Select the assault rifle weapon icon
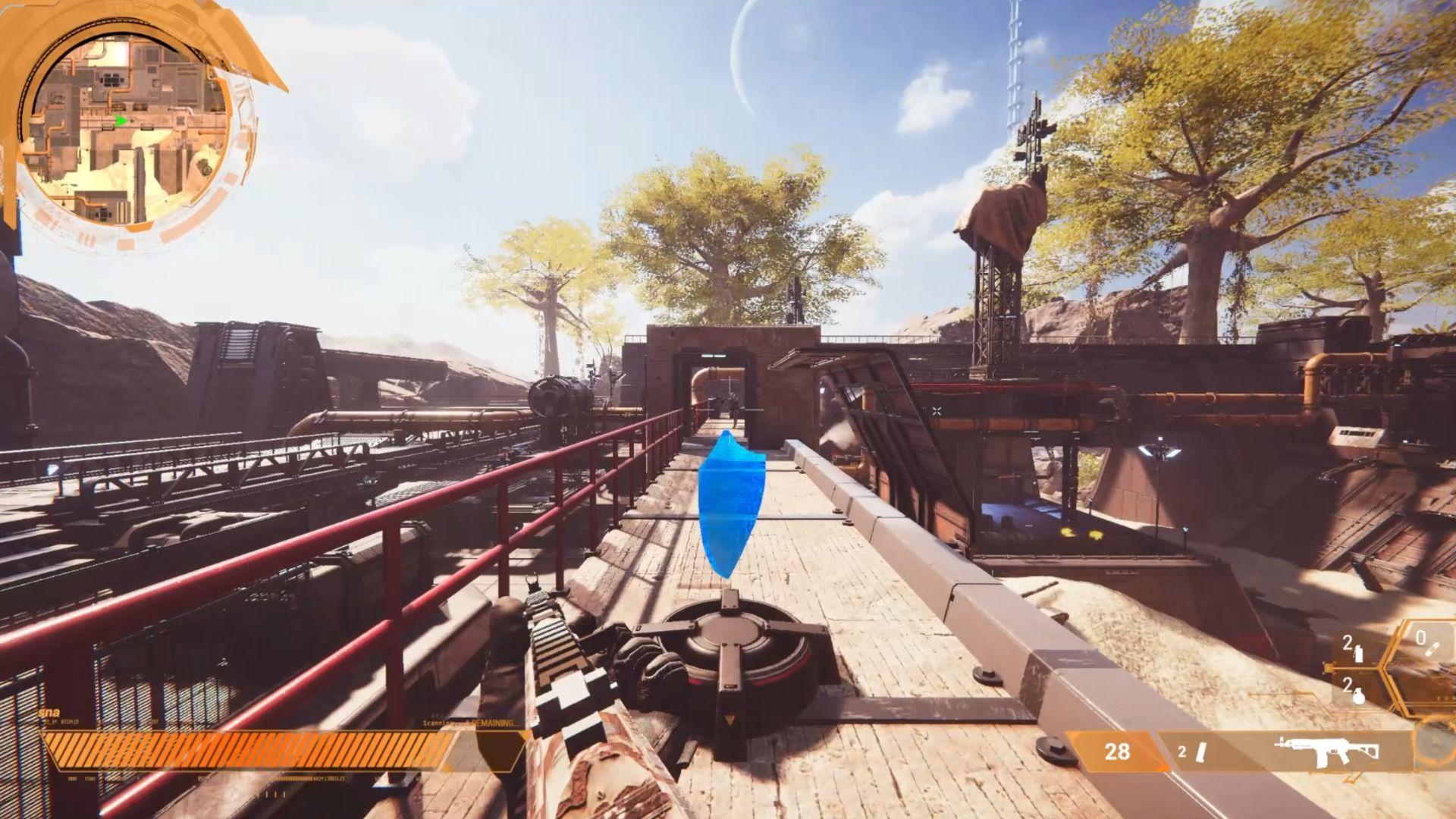This screenshot has width=1456, height=819. pos(1326,751)
